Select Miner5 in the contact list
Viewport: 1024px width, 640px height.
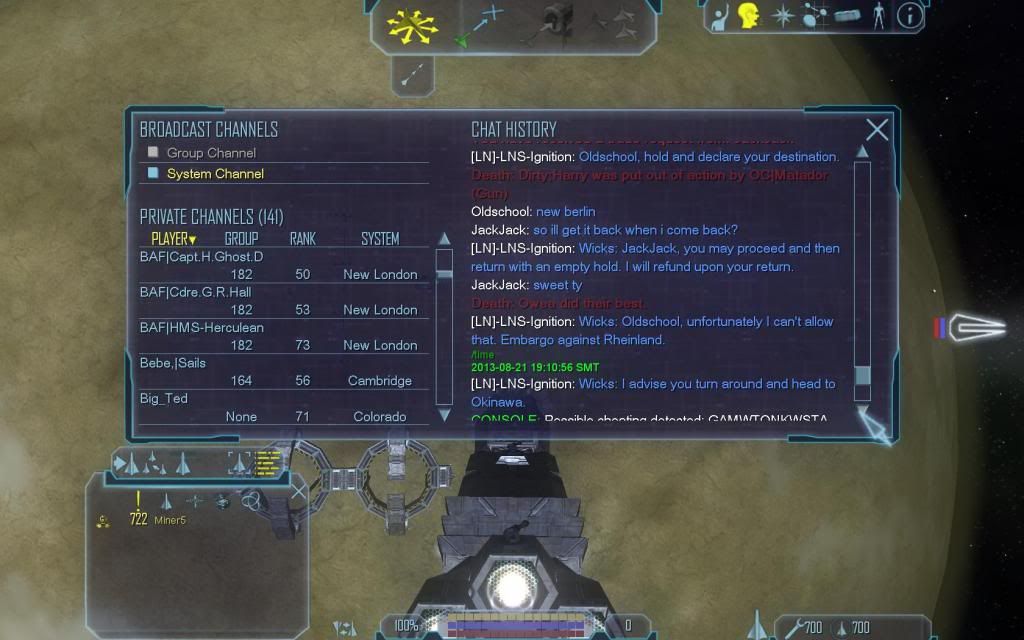pos(170,520)
